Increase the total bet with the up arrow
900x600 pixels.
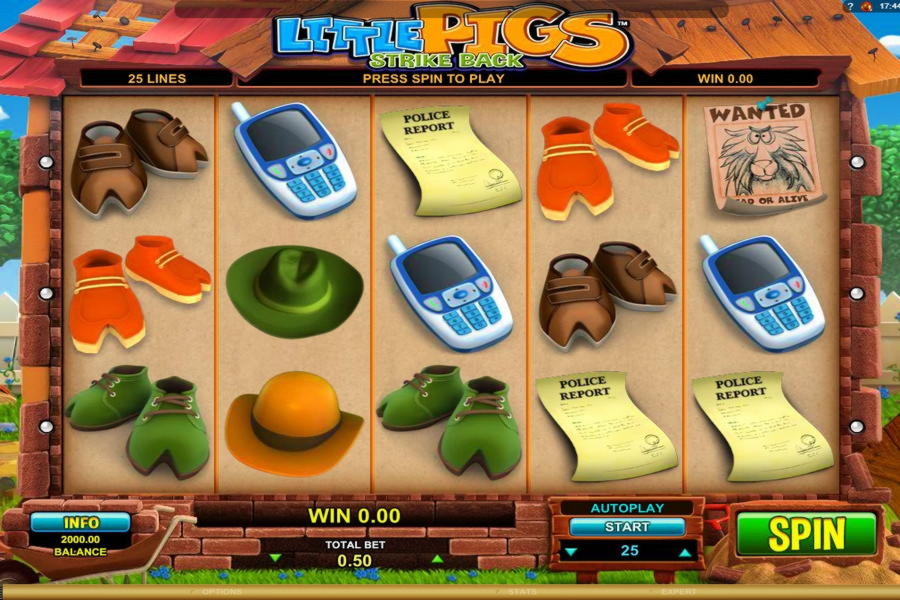pos(435,558)
